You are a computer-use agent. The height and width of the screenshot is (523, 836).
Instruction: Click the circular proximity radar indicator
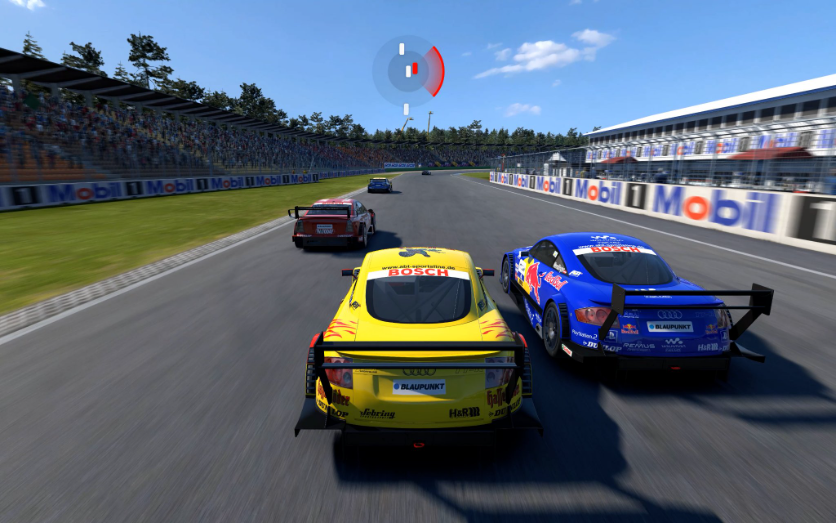[x=408, y=71]
